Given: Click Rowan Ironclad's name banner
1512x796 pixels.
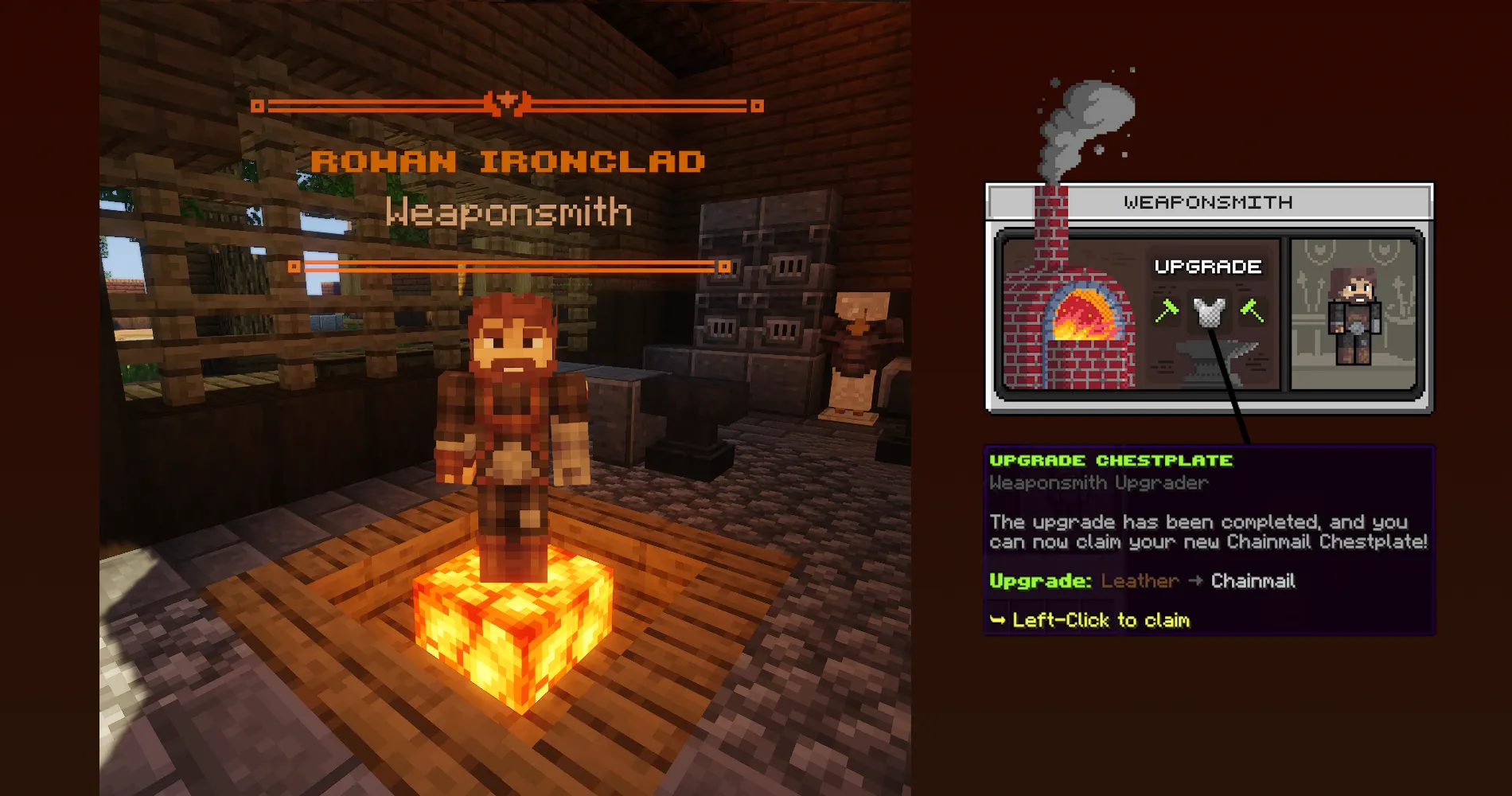Looking at the screenshot, I should (x=509, y=160).
